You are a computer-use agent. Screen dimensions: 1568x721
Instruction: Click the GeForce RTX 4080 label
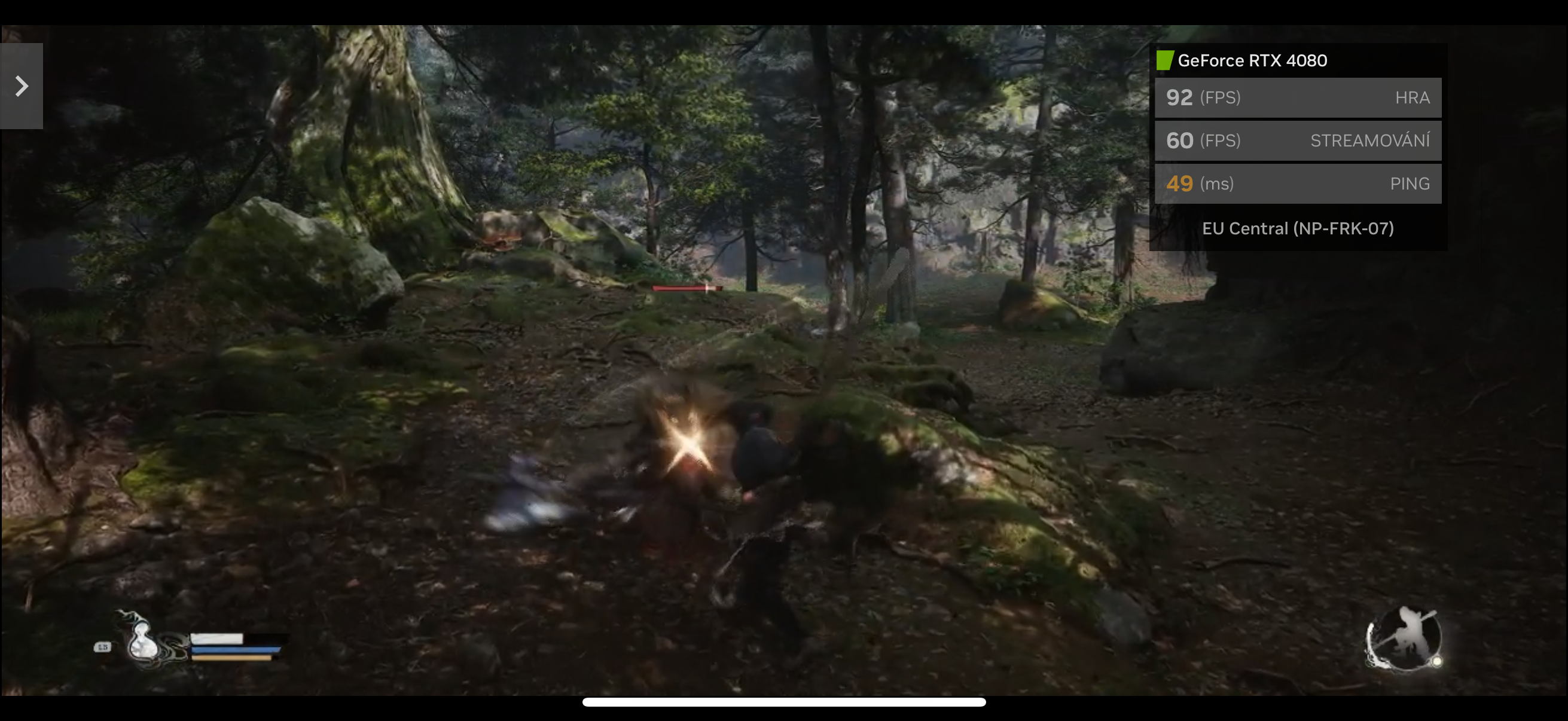(1252, 60)
